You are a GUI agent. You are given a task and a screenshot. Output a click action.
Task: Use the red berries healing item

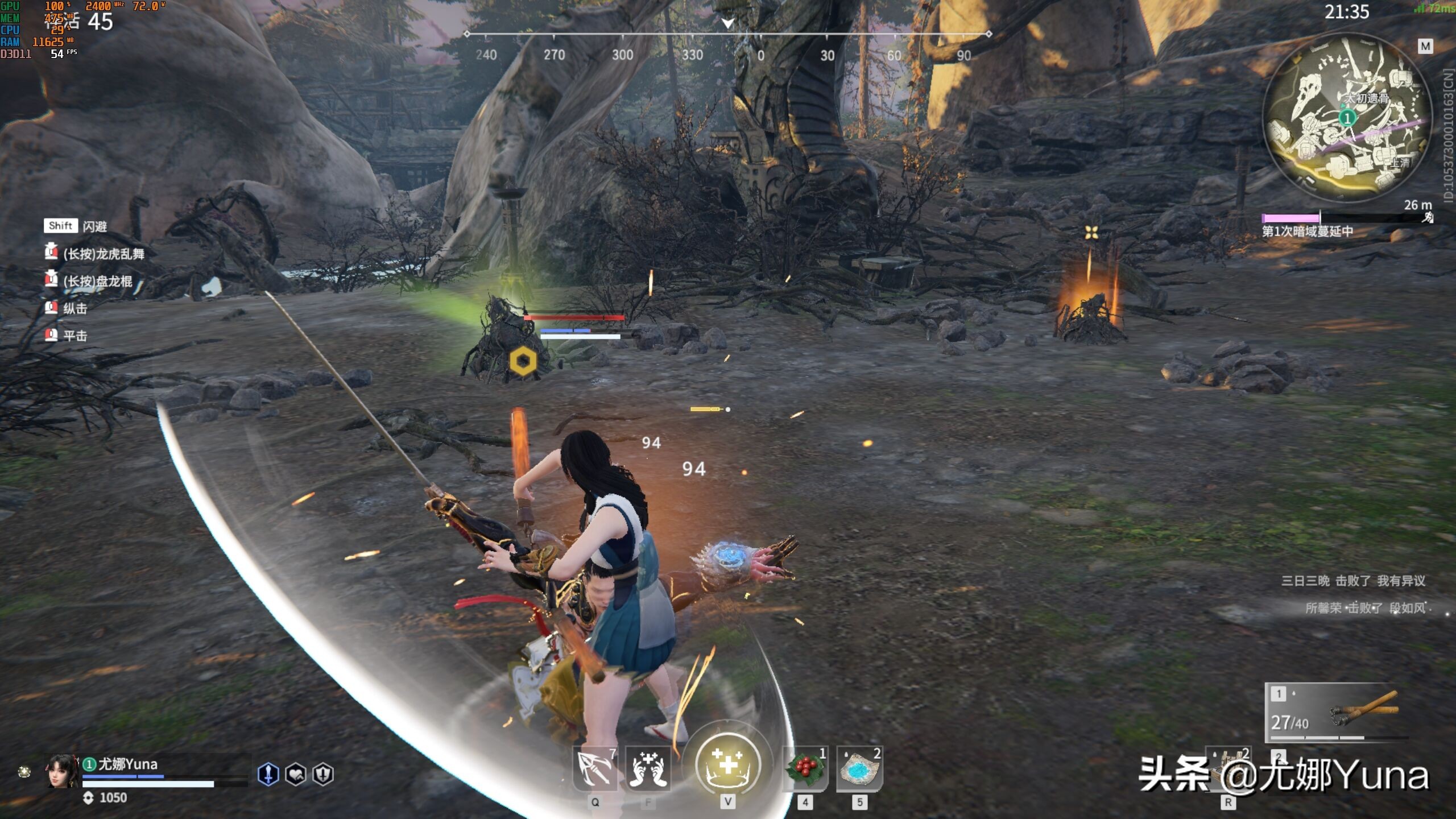[805, 769]
